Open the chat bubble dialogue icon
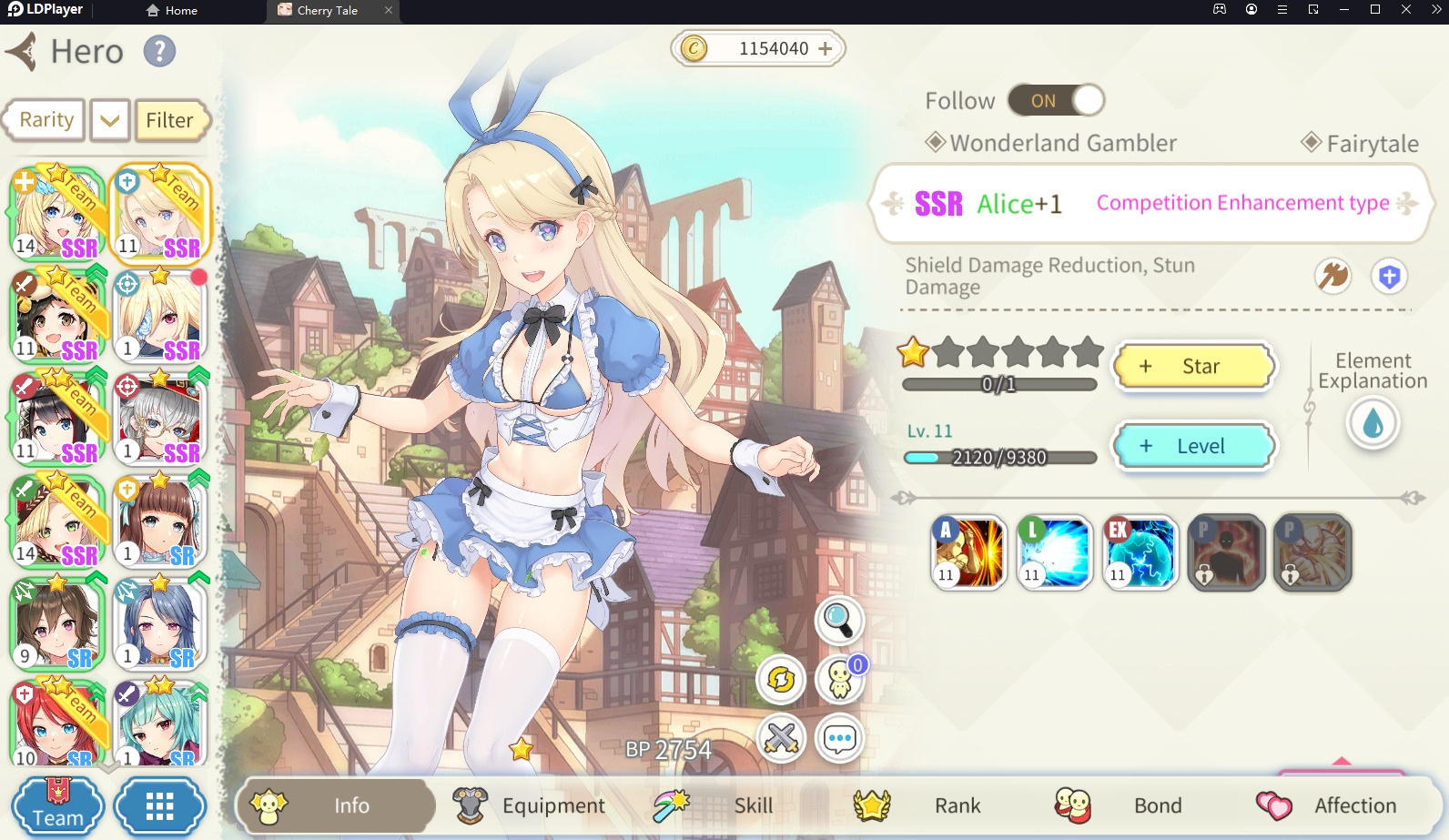Image resolution: width=1449 pixels, height=840 pixels. click(839, 739)
